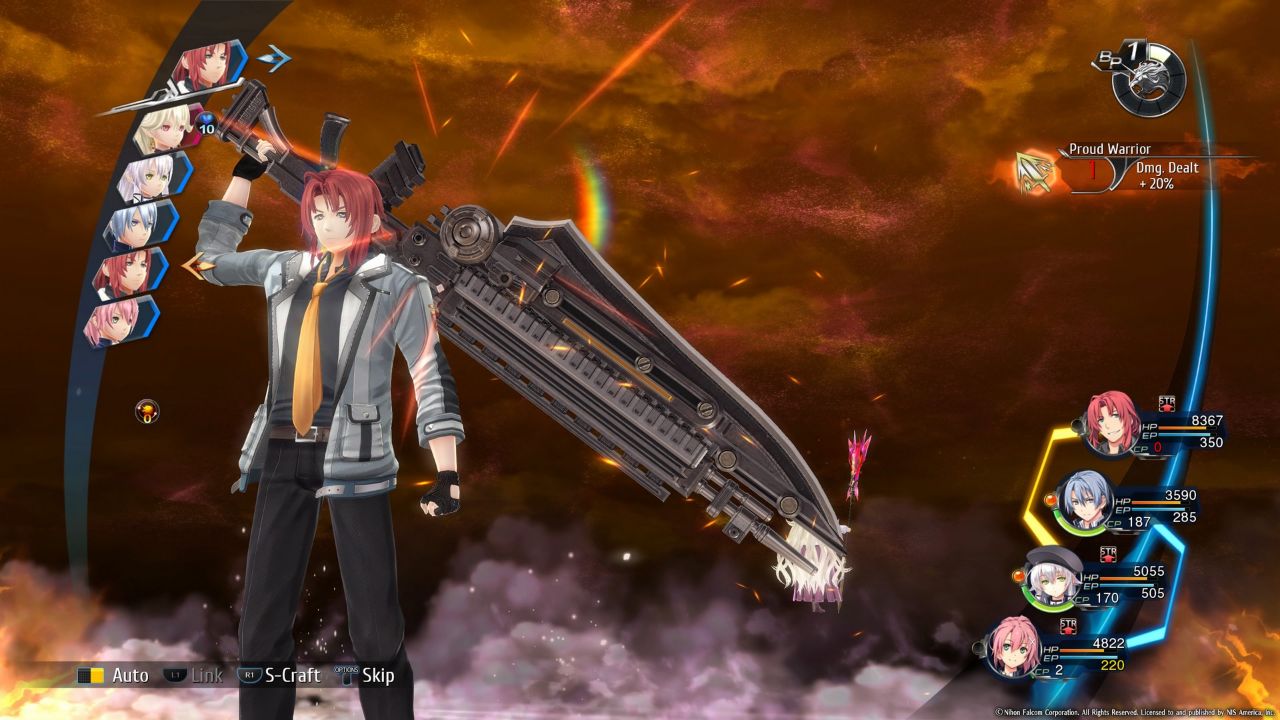
Task: Select S-Craft from the command bar
Action: (290, 675)
